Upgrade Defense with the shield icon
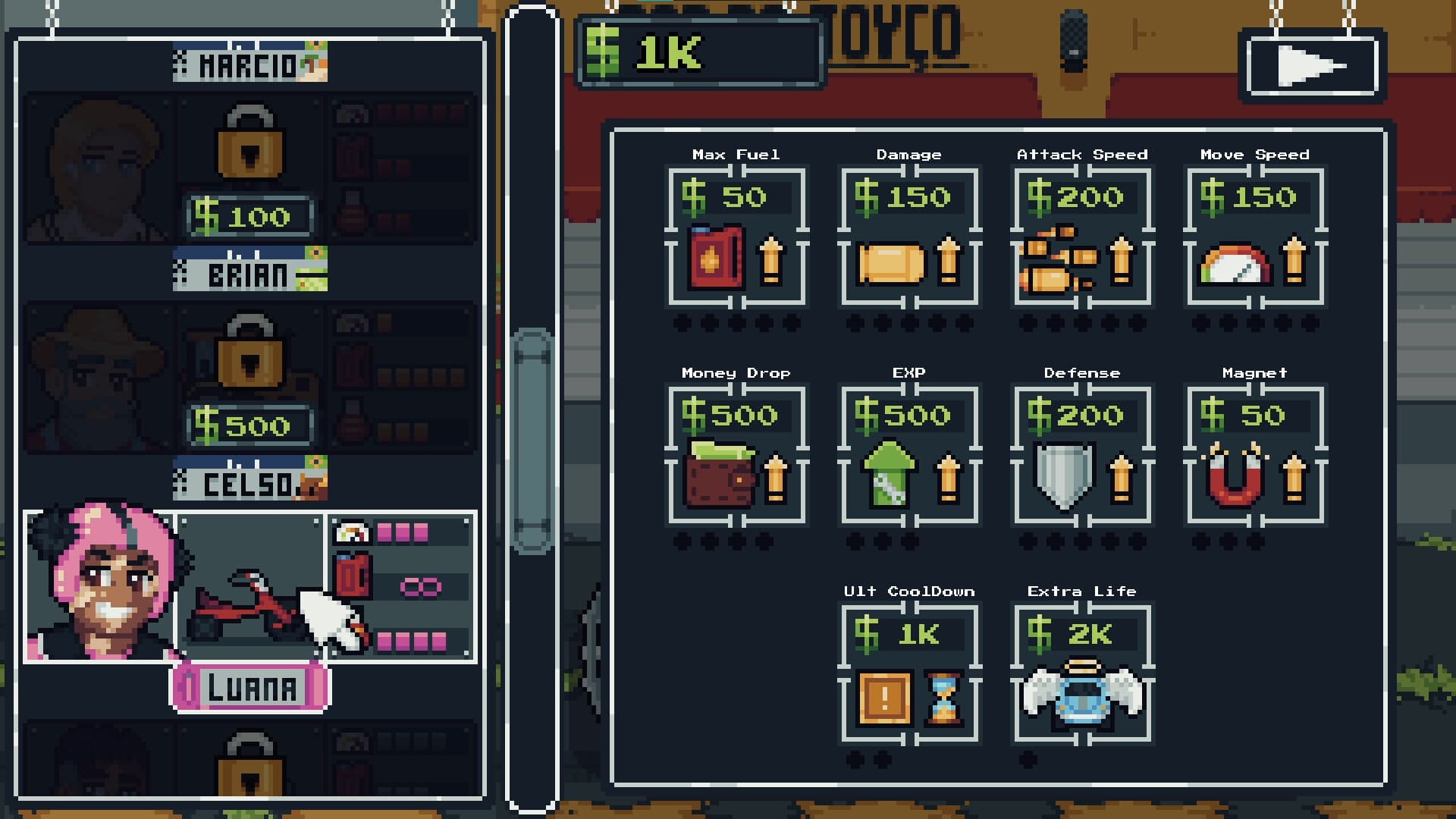Viewport: 1456px width, 819px height. [x=1080, y=455]
